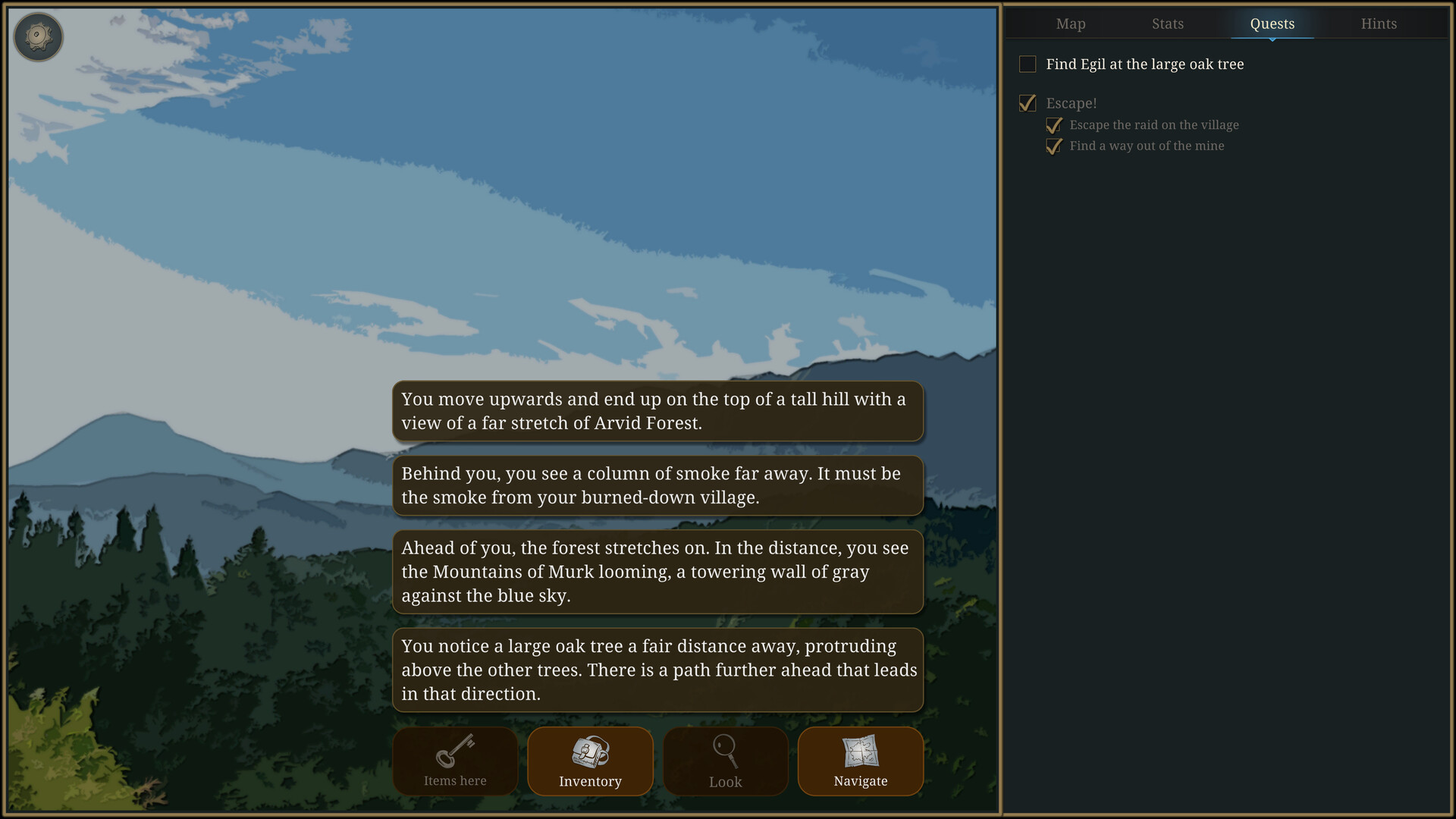Toggle the Escape the raid subtask checkbox

[1053, 125]
